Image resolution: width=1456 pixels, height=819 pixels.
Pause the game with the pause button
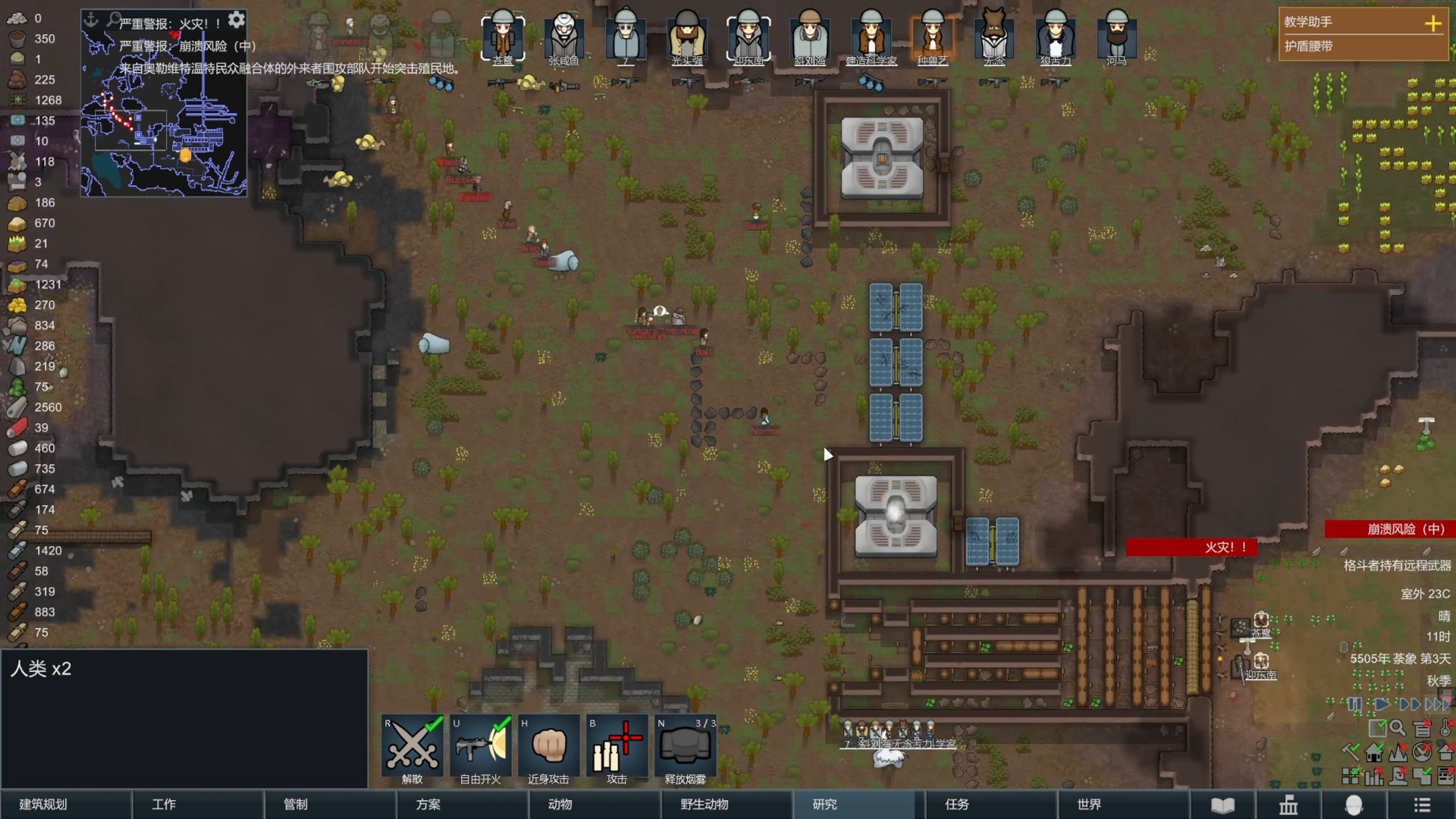coord(1355,704)
